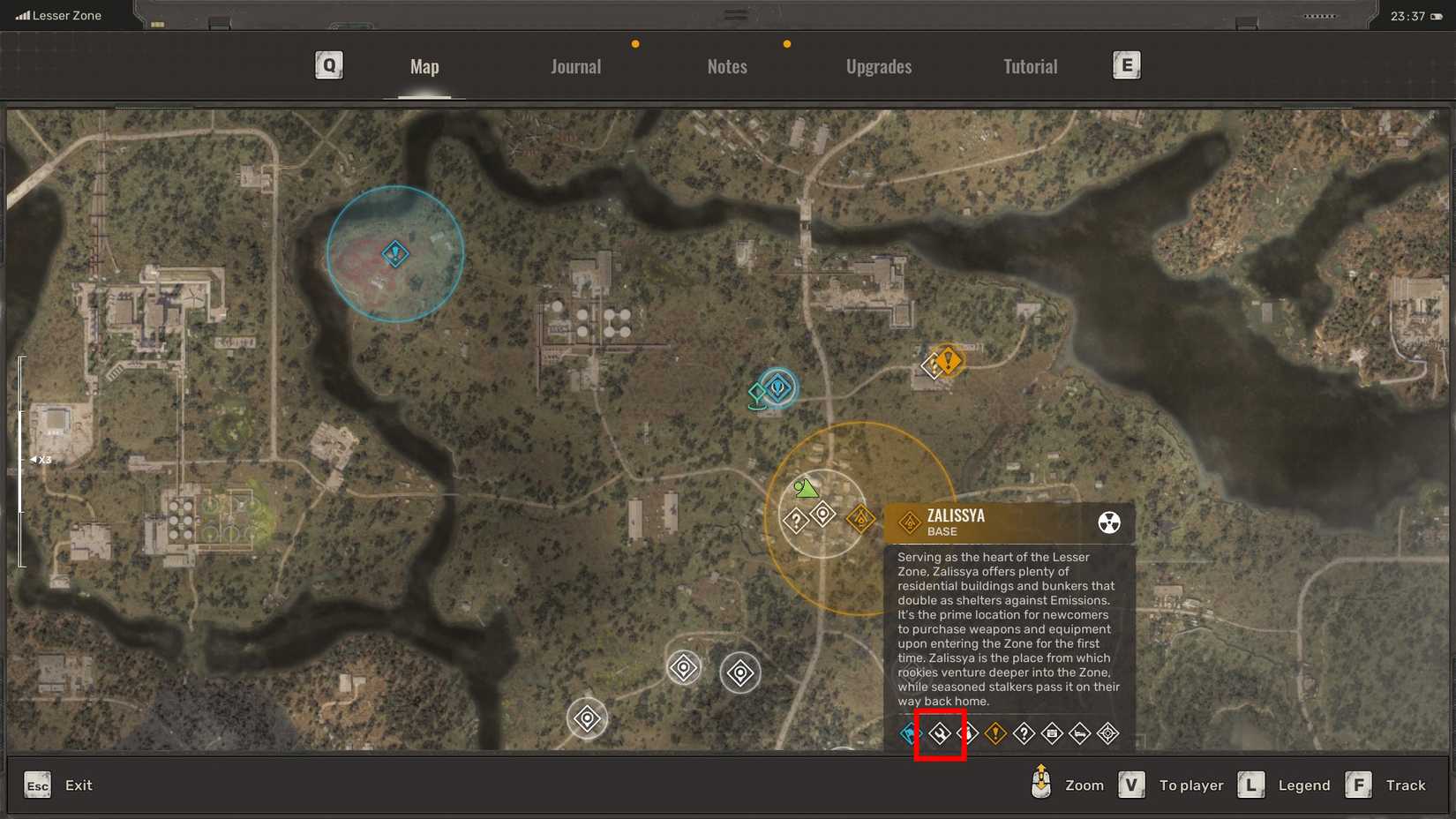1456x819 pixels.
Task: Select the wrench repair icon in the Zalissya panel
Action: 940,733
